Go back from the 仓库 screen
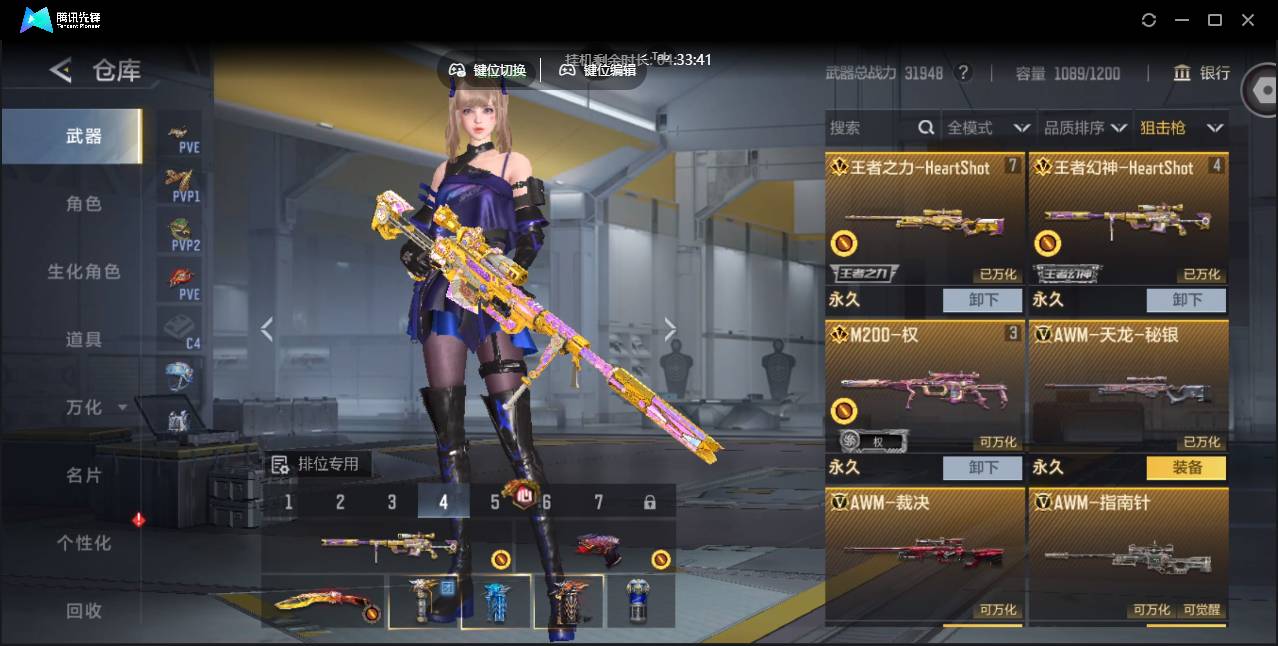The image size is (1278, 646). coord(61,70)
